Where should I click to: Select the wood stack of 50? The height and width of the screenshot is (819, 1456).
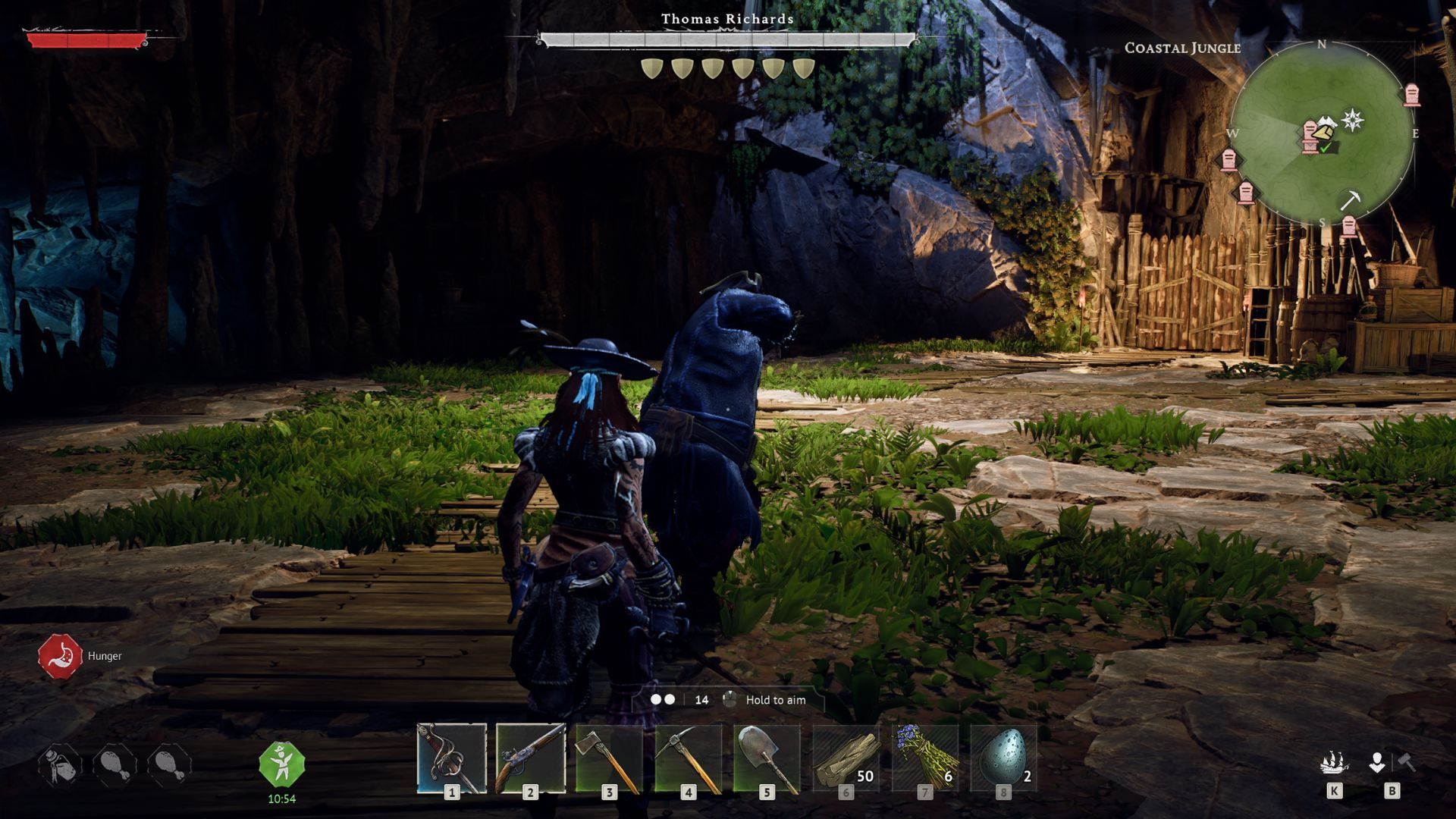click(x=846, y=758)
